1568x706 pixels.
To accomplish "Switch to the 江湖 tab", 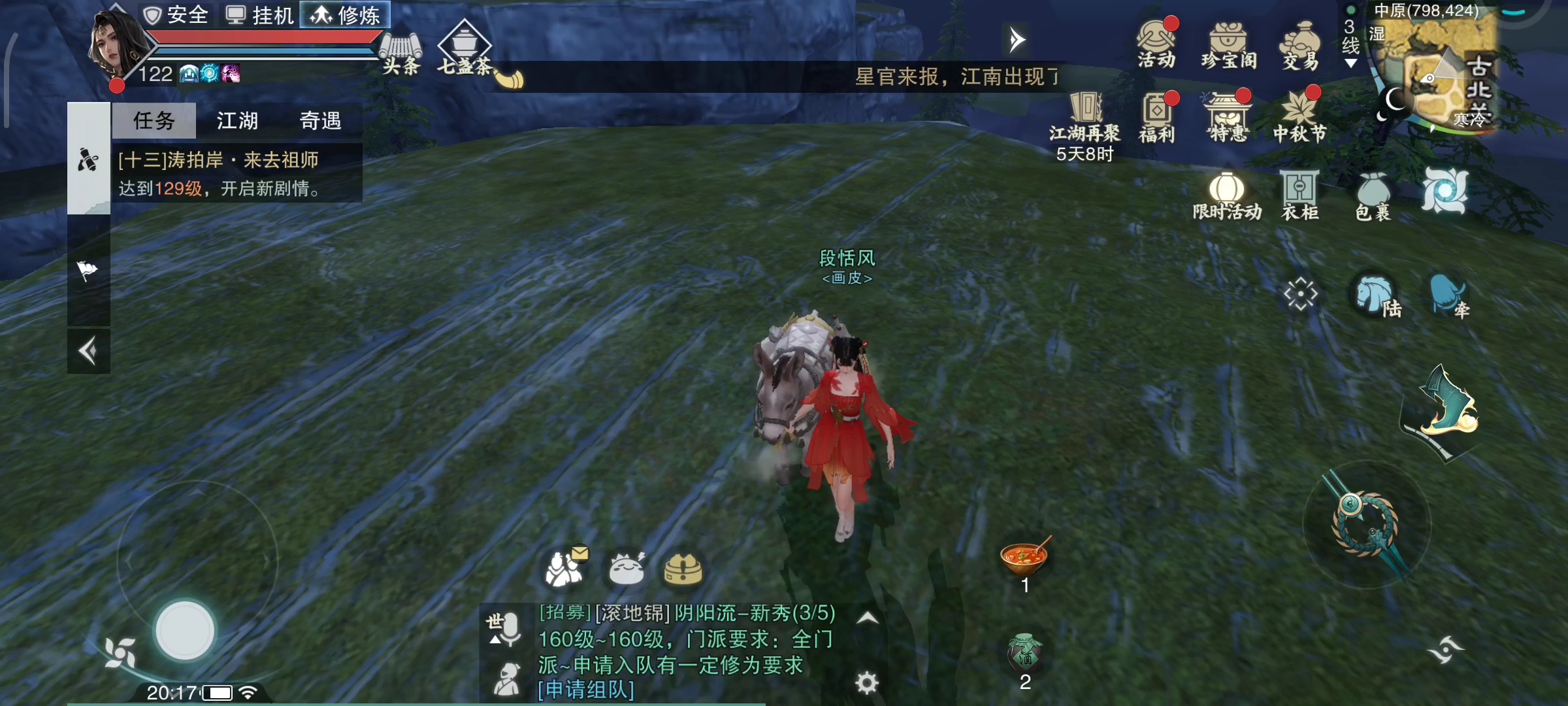I will (x=237, y=121).
